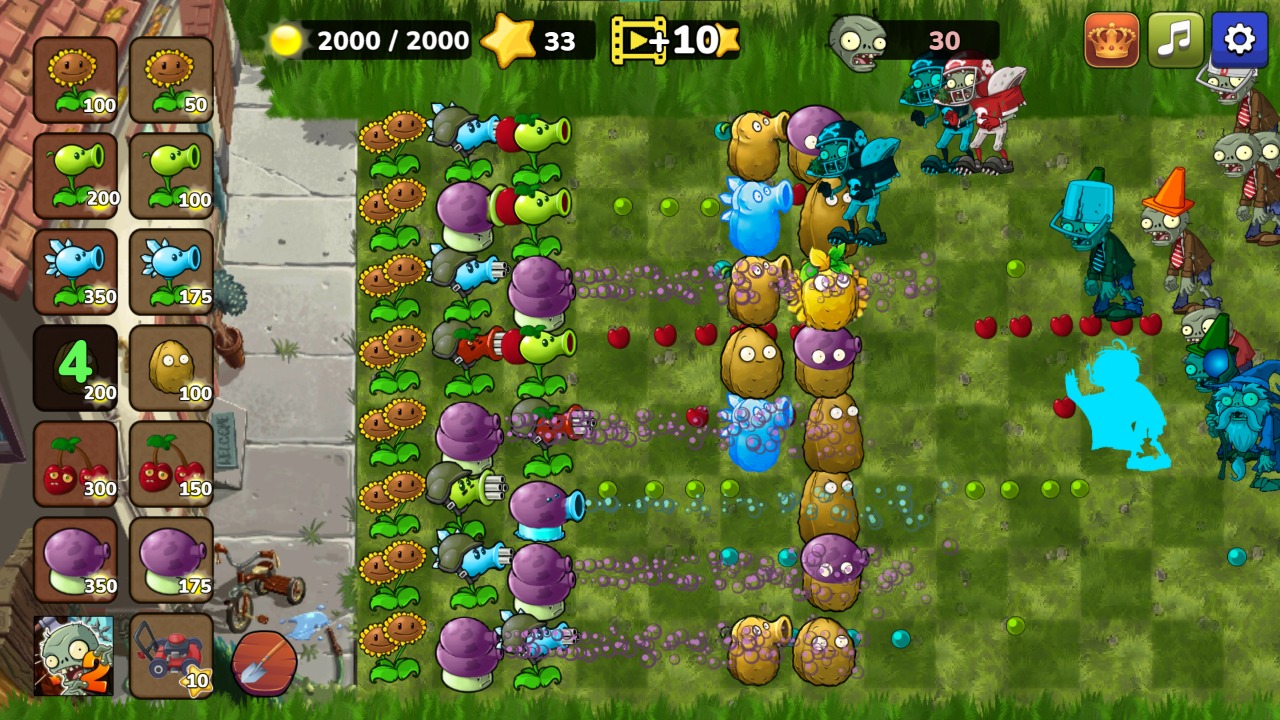Mute the game music
1280x720 pixels.
[1175, 40]
